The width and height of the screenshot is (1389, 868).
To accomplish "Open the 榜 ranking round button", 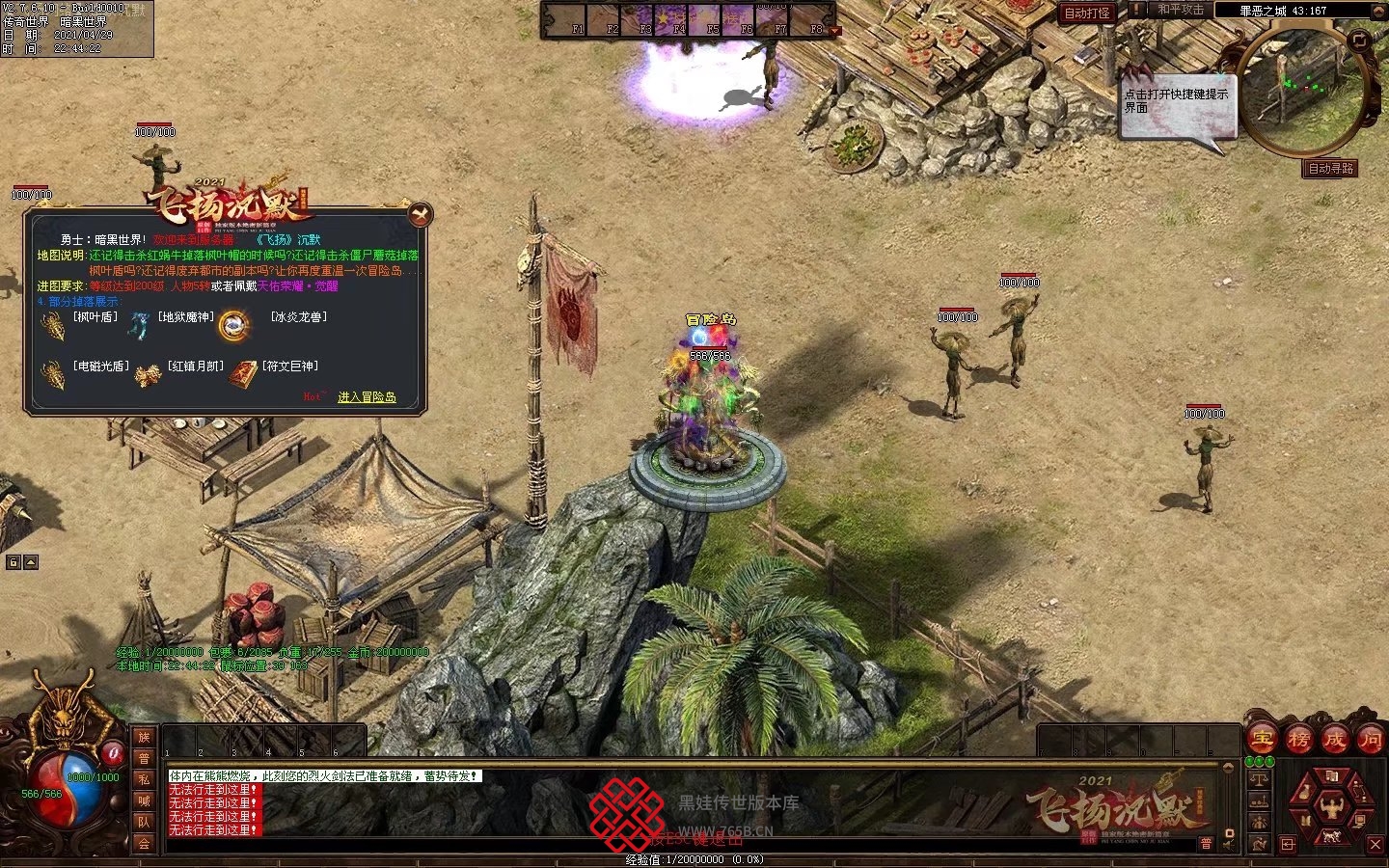I will click(x=1298, y=740).
